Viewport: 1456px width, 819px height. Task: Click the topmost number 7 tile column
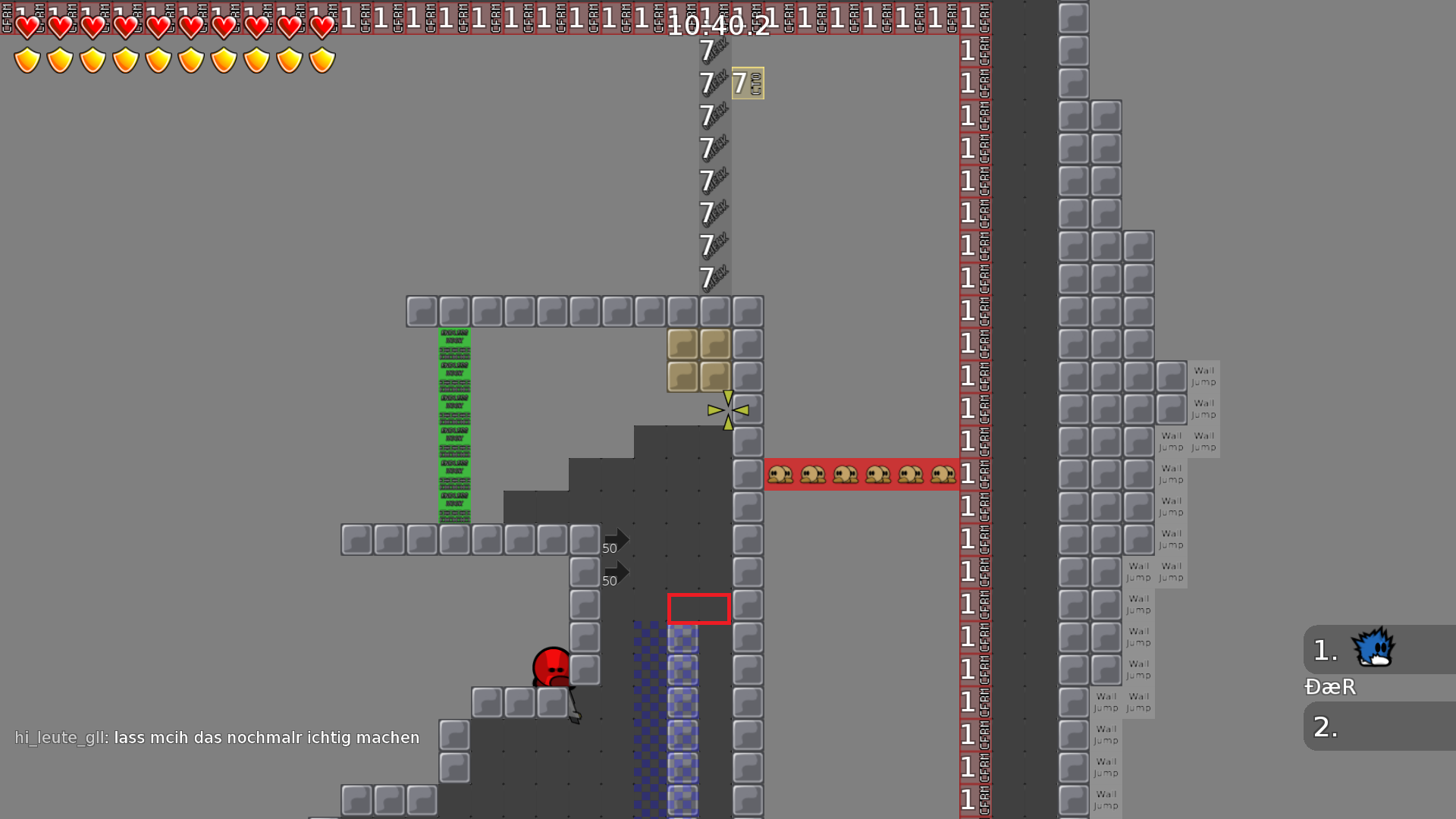pos(704,52)
